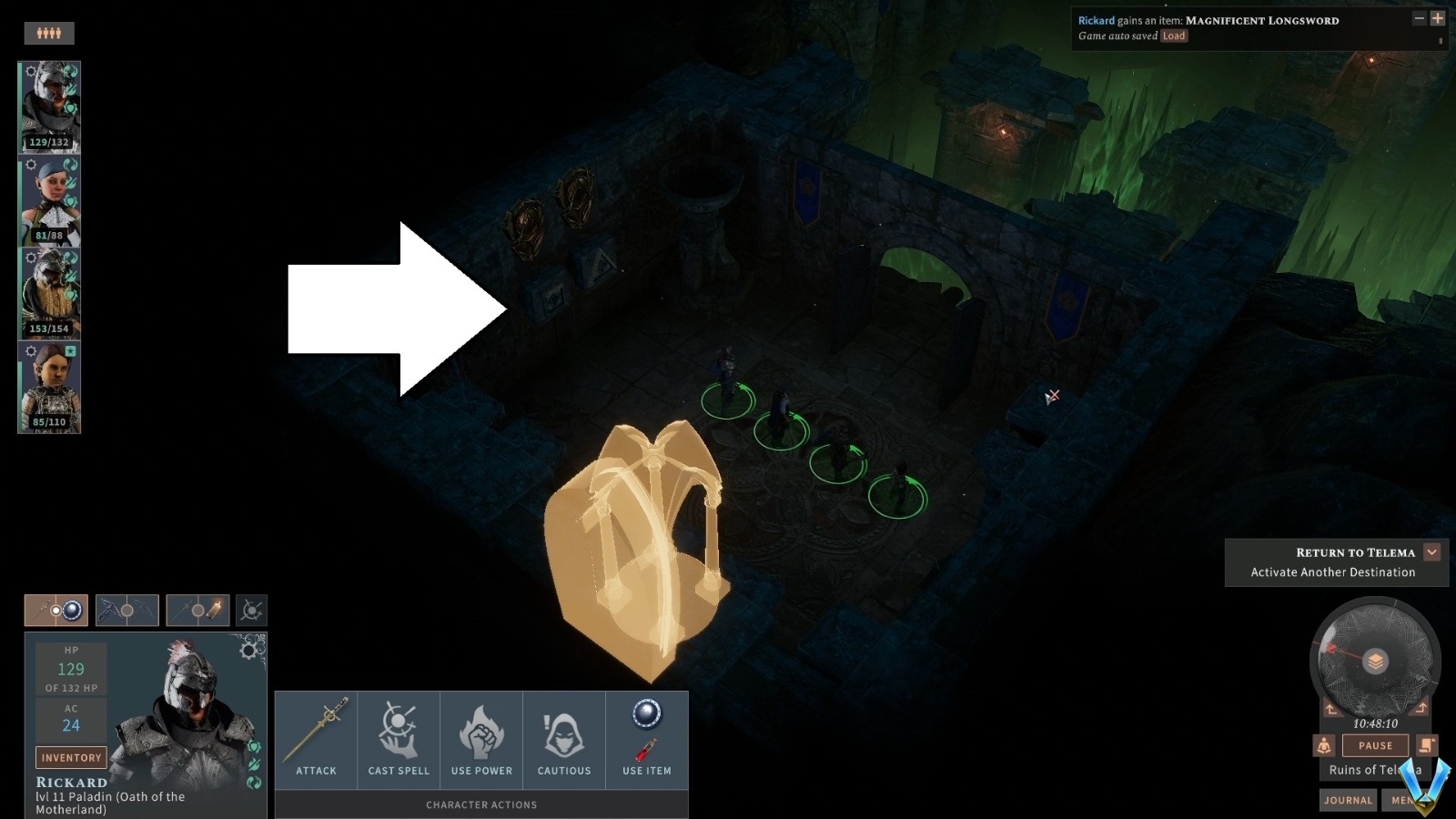Open the Return to Telema destination dropdown
The height and width of the screenshot is (819, 1456).
(1431, 552)
